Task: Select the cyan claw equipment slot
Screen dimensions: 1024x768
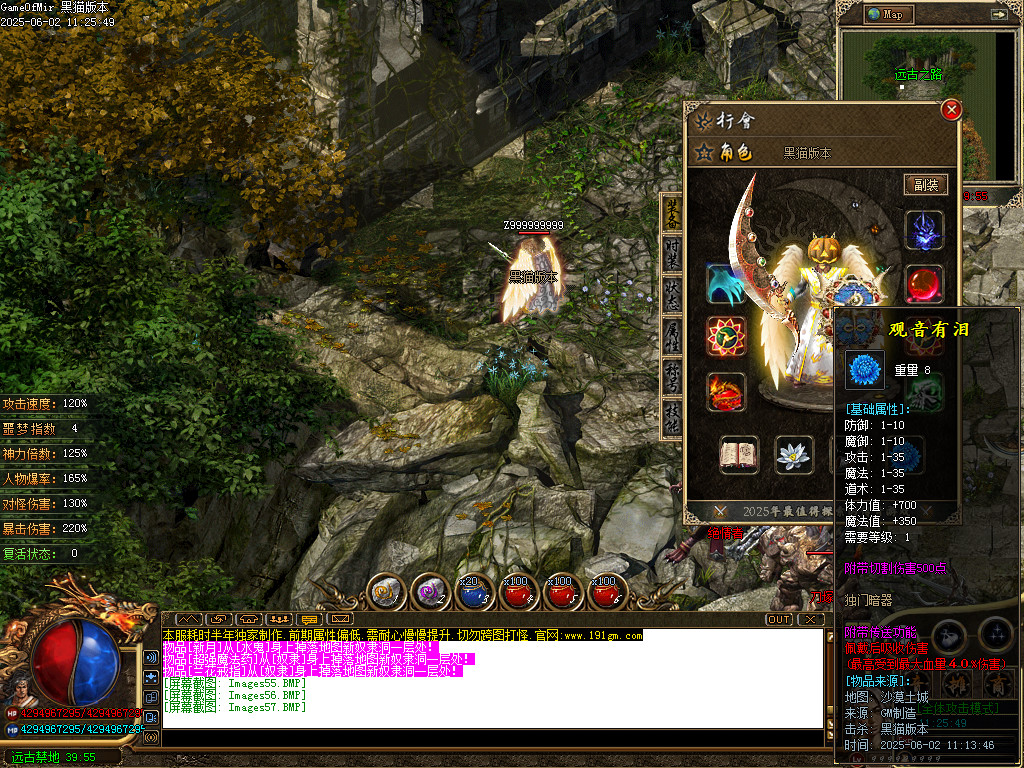Action: pyautogui.click(x=725, y=283)
